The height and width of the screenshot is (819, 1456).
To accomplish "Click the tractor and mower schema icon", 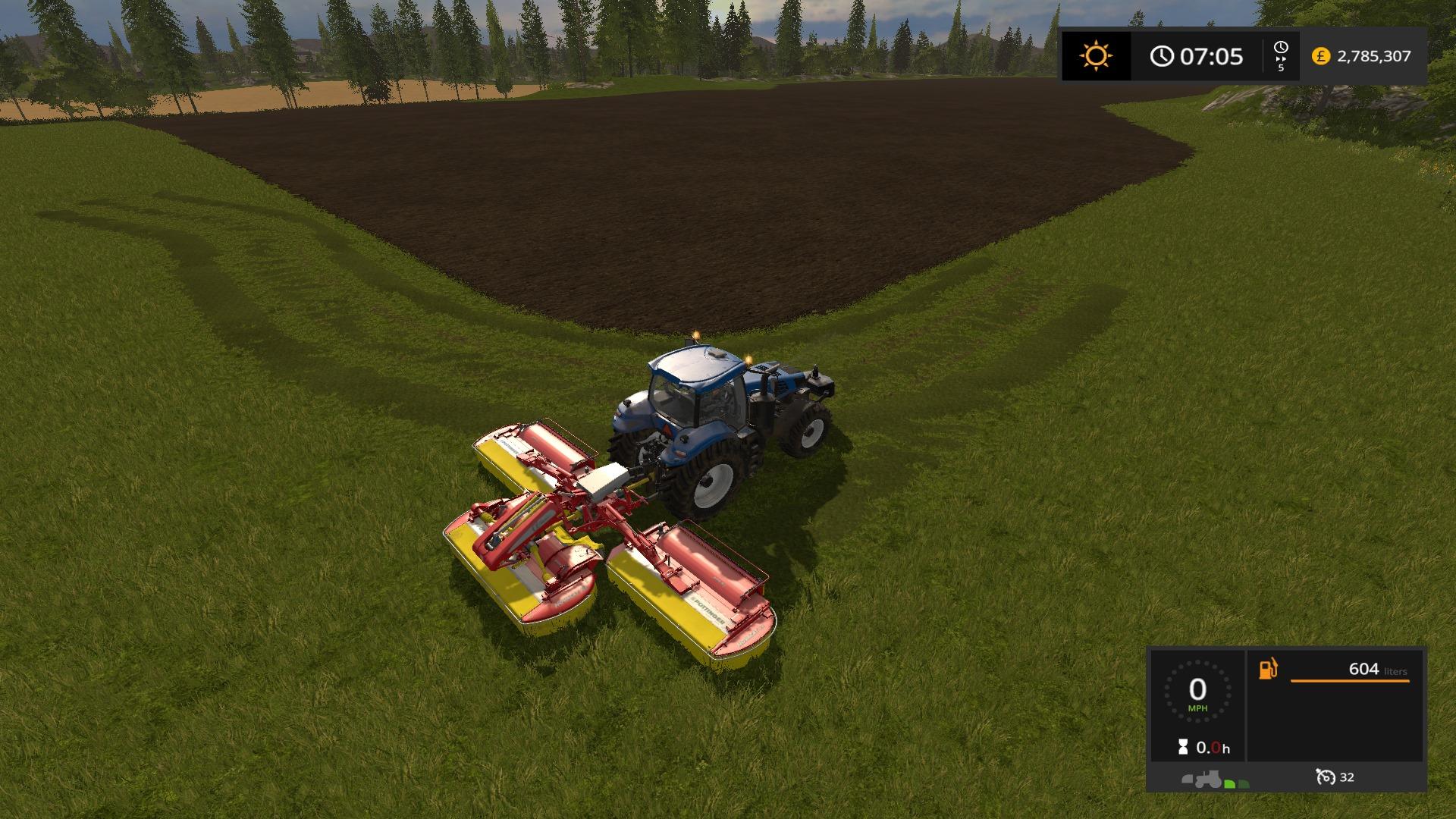I will 1215,779.
